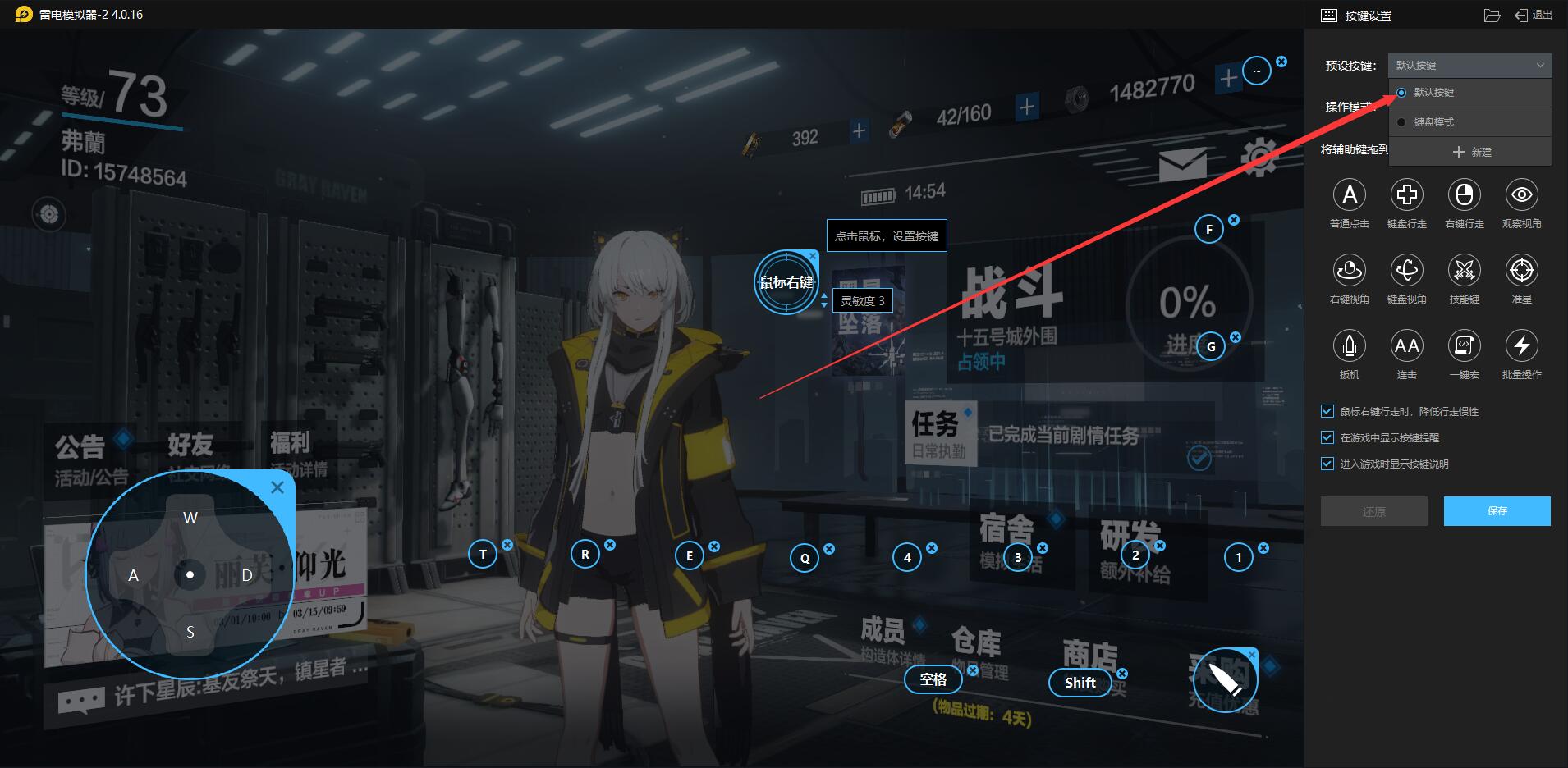Choose the 键盘模式 preset option

1433,122
